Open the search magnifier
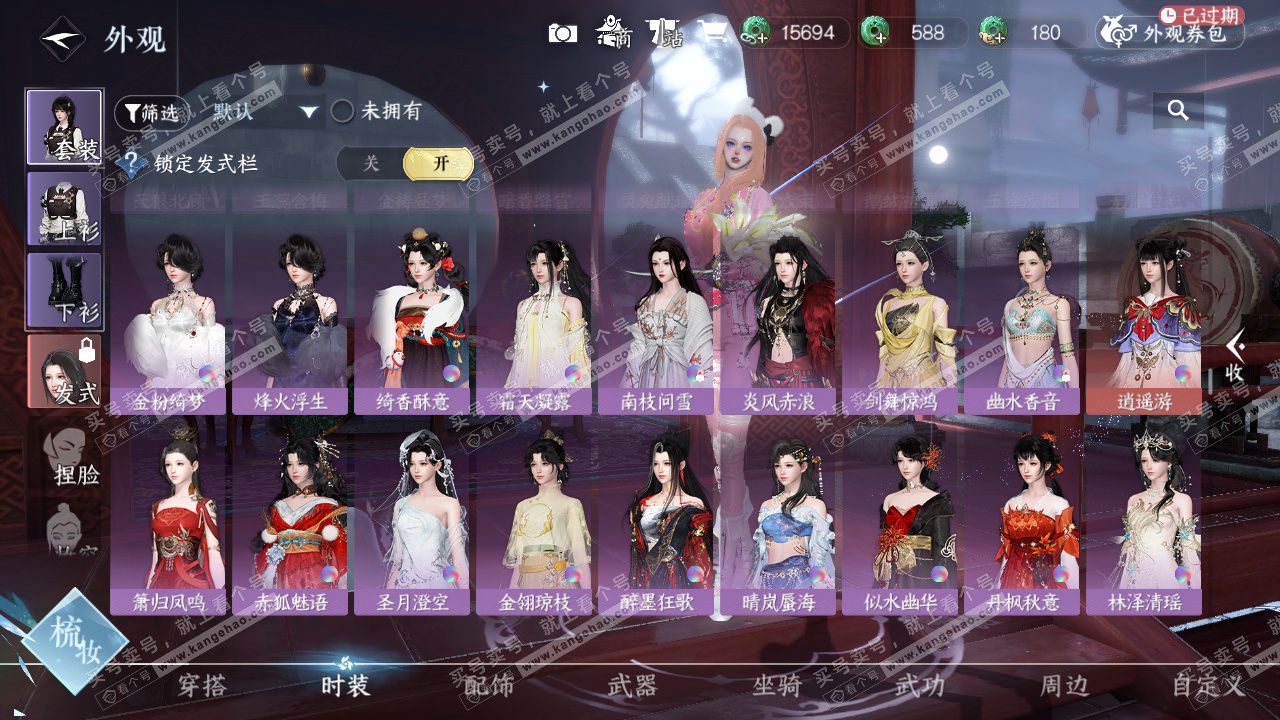Image resolution: width=1280 pixels, height=720 pixels. coord(1178,111)
